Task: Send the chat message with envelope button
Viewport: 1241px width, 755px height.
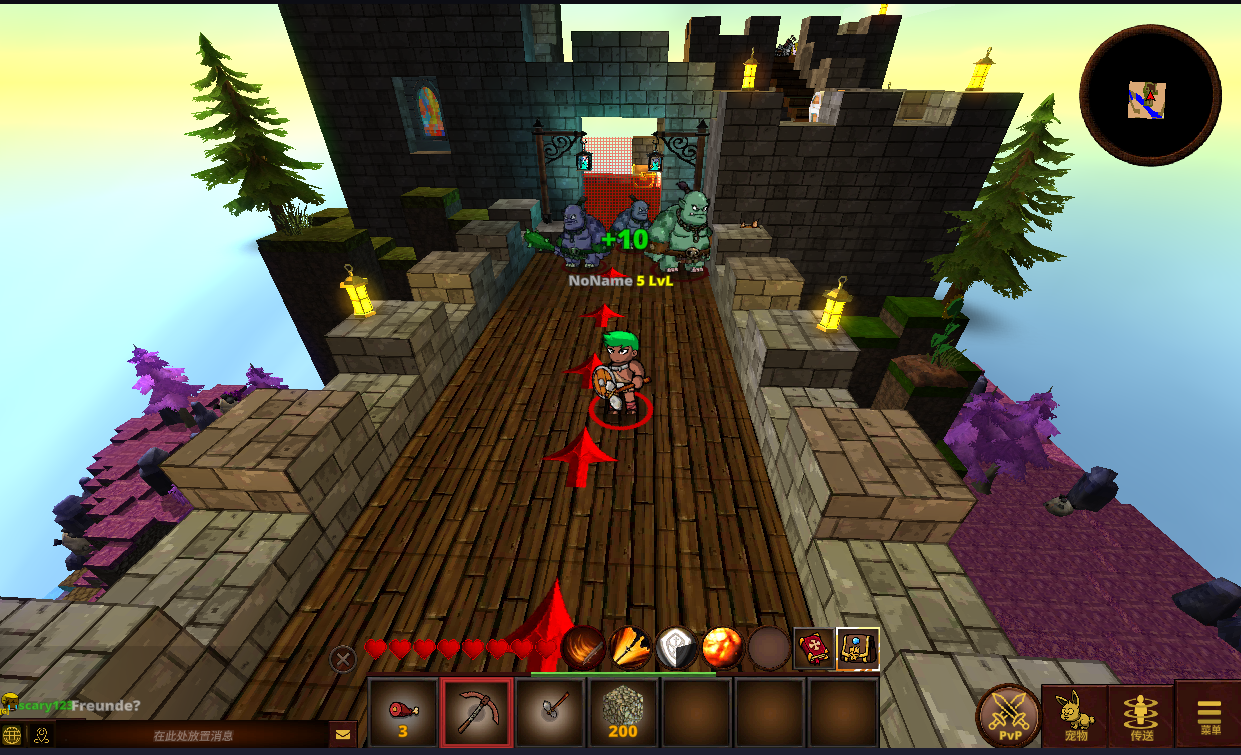Action: [343, 735]
